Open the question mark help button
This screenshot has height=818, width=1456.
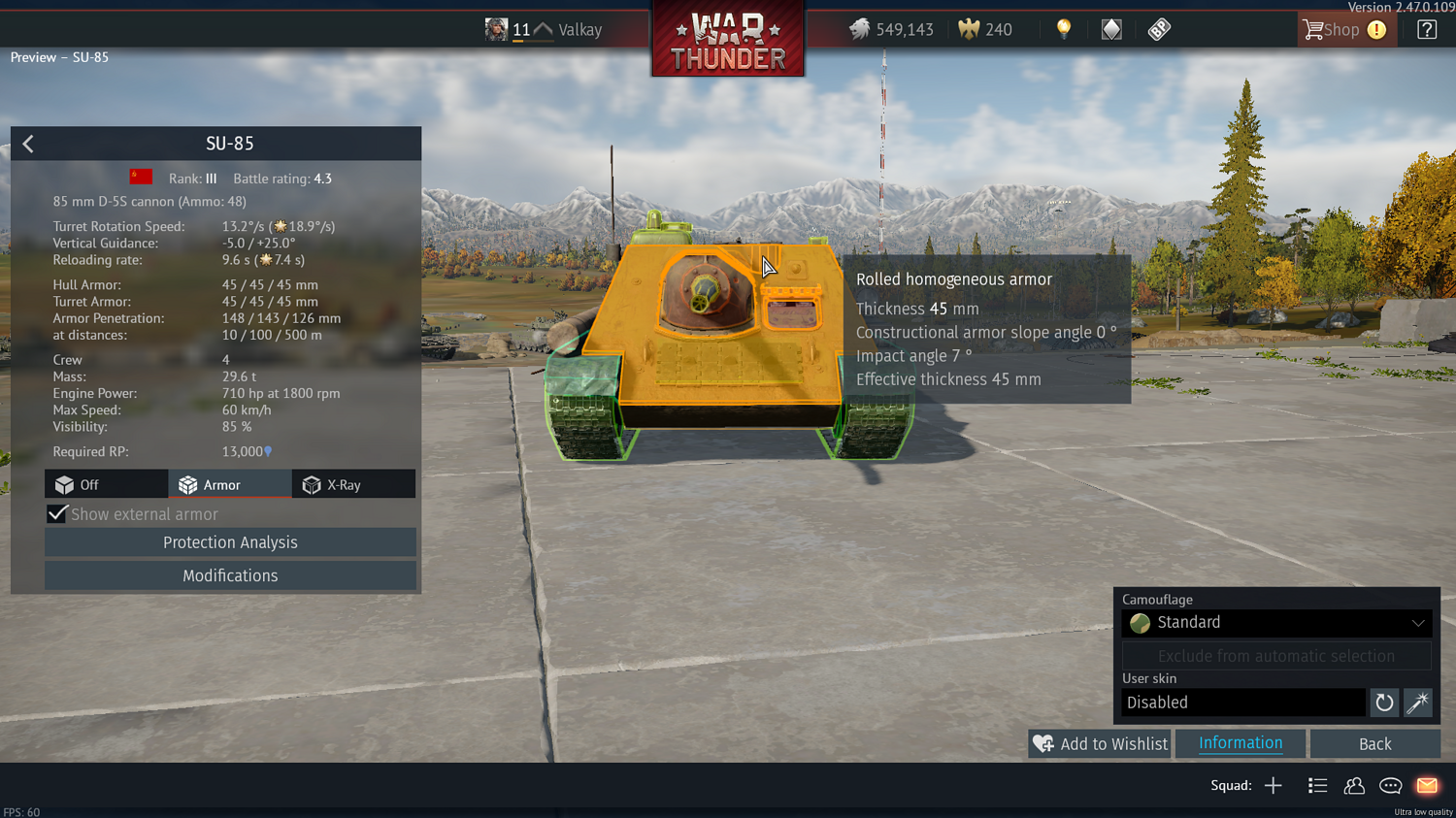(1426, 30)
